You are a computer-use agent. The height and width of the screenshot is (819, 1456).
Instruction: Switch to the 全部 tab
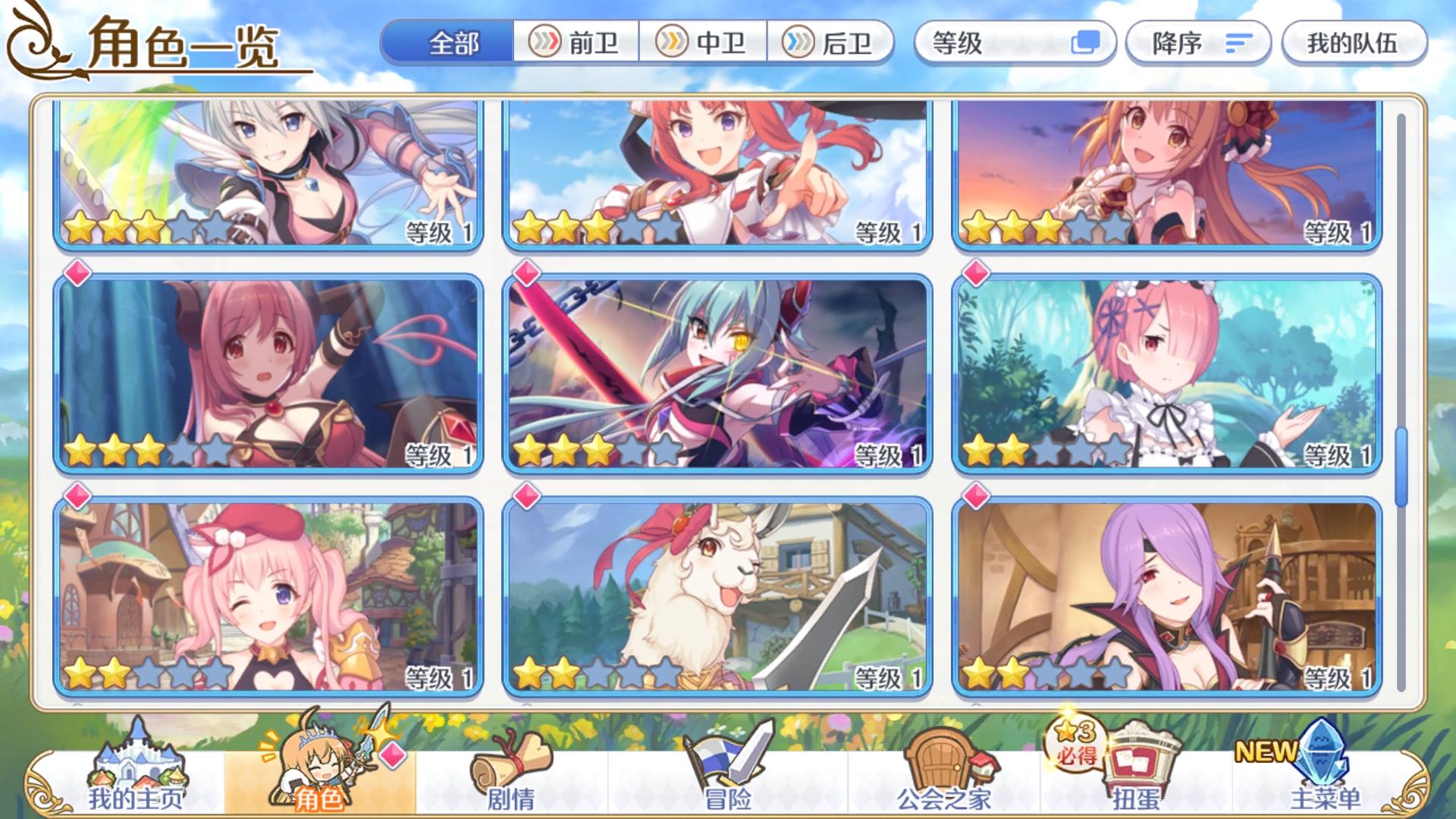450,45
